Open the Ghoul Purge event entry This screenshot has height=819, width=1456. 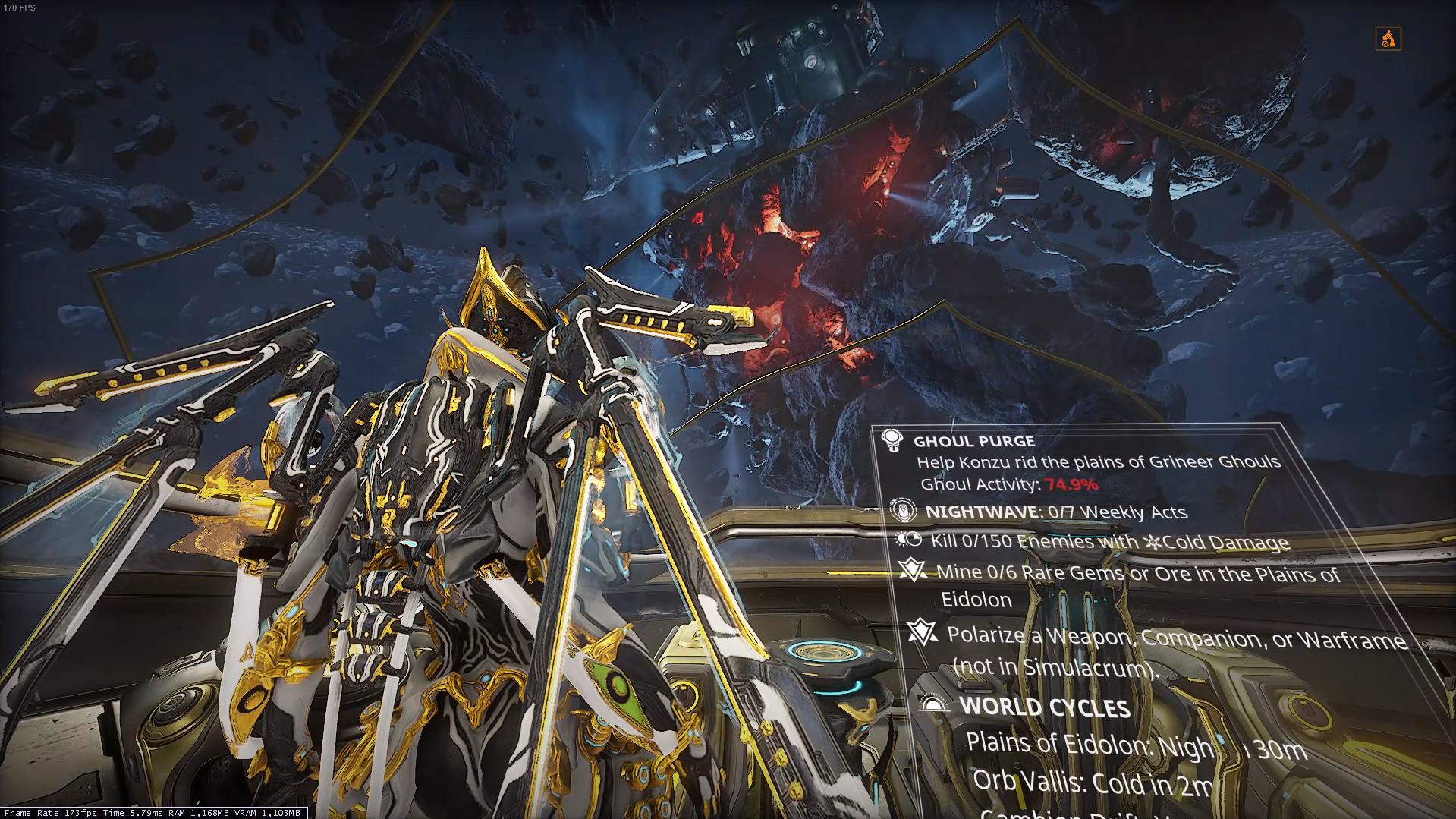click(974, 441)
